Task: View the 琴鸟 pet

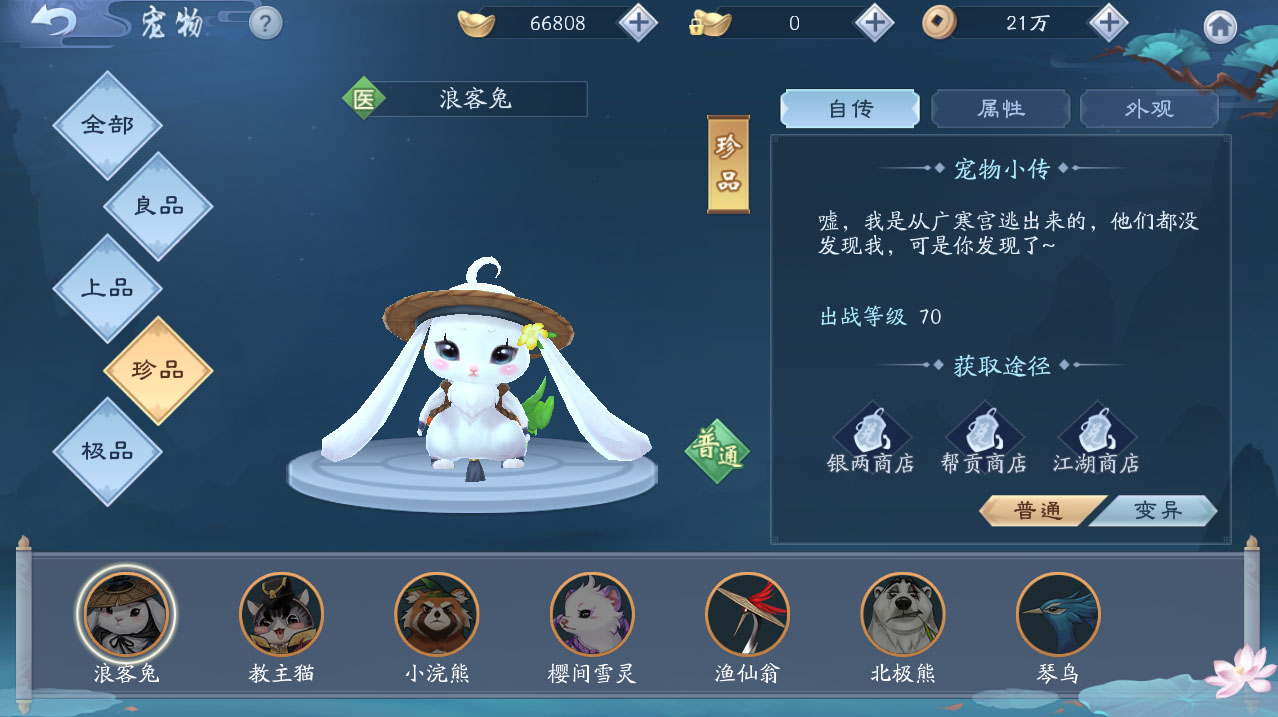Action: 1058,614
